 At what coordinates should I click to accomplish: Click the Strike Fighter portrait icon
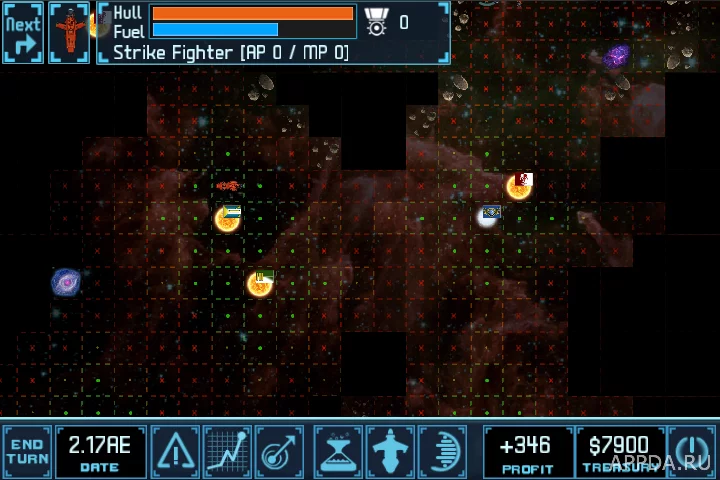pos(69,33)
